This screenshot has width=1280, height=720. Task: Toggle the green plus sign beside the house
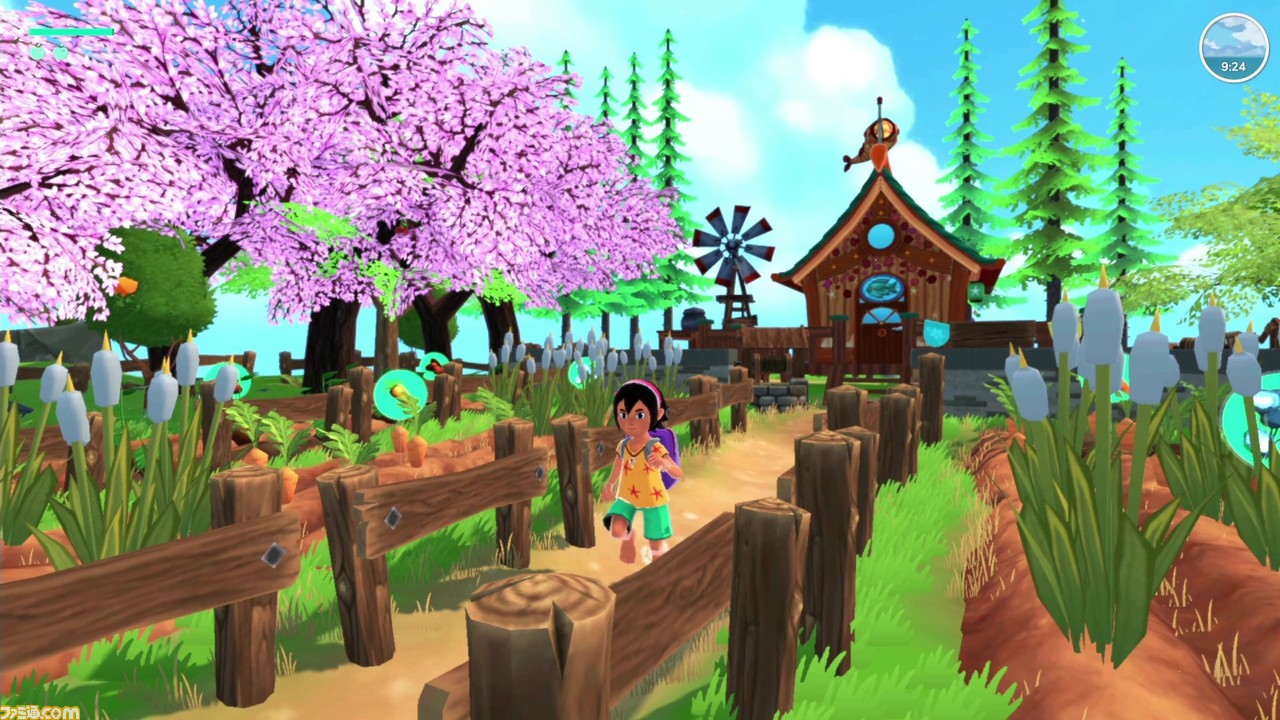[977, 292]
